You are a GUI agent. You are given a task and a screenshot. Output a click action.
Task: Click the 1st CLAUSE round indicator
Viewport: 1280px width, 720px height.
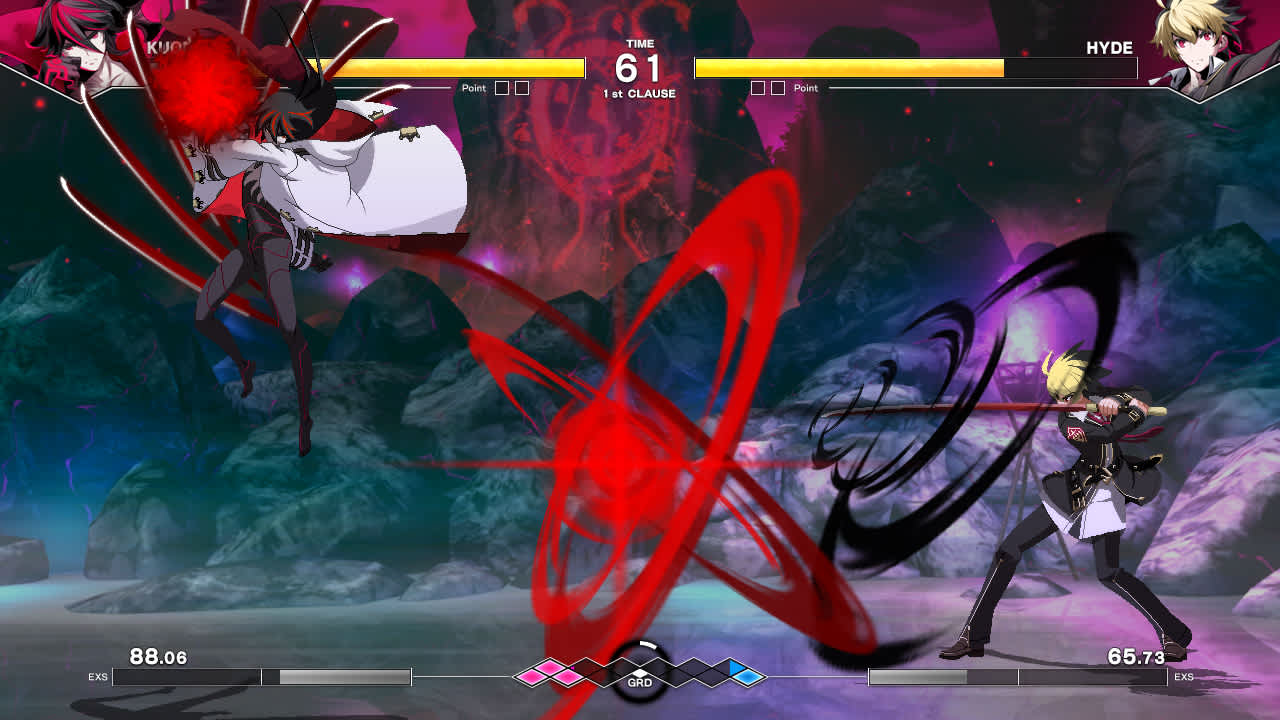tap(639, 91)
